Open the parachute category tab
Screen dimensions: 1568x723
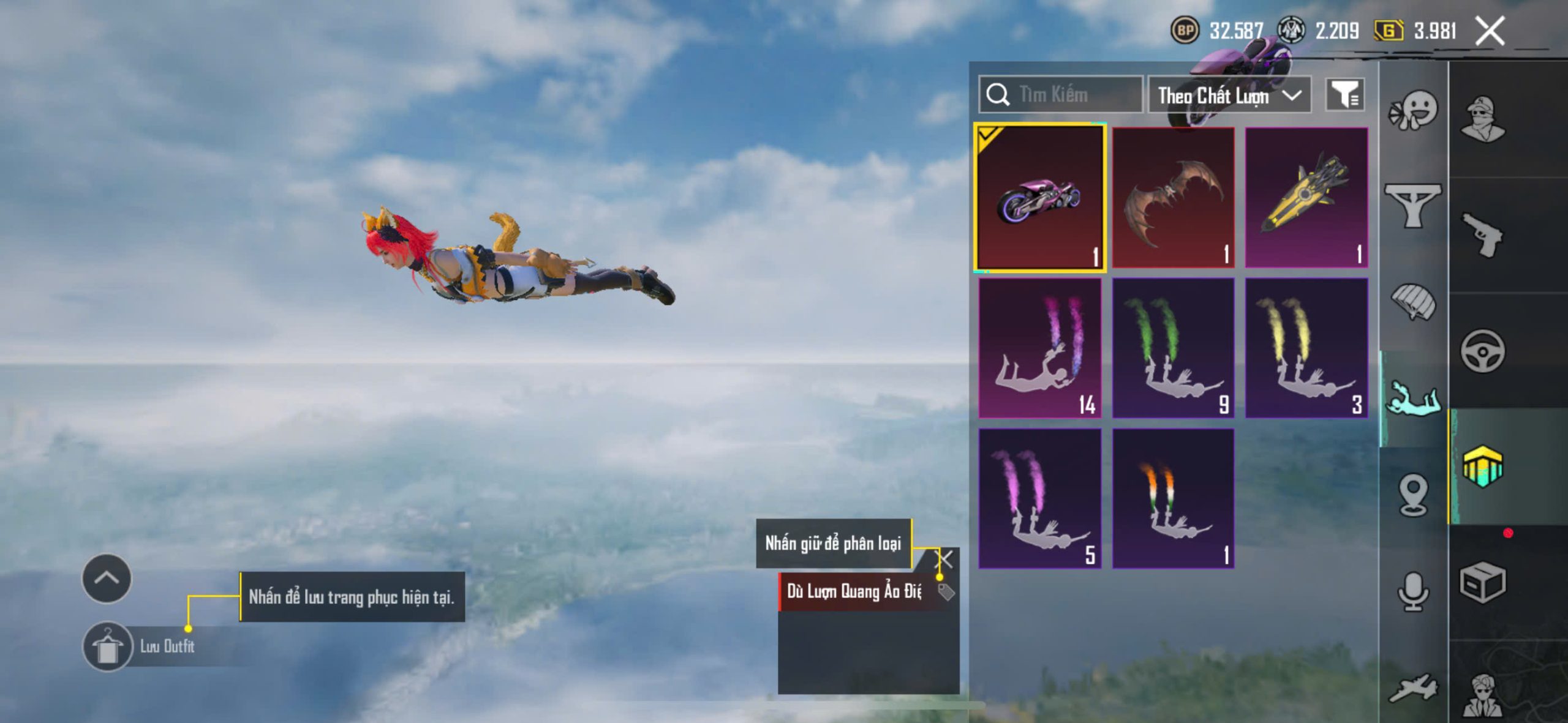[x=1413, y=301]
